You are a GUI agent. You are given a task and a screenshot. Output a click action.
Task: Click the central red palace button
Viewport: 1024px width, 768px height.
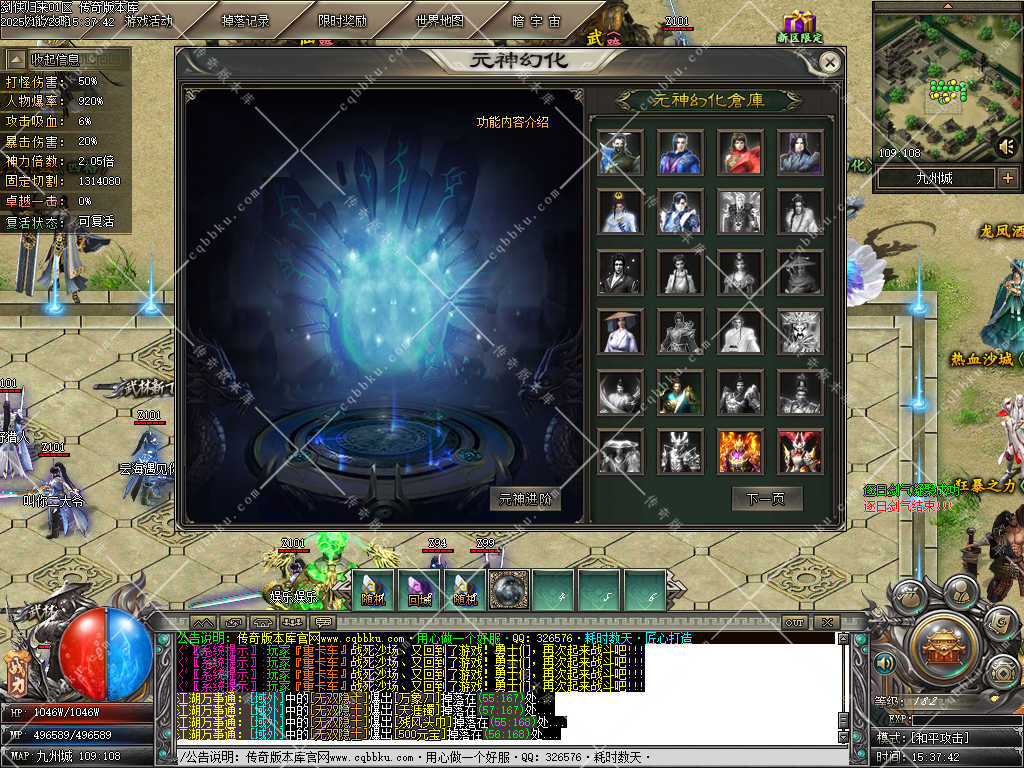[940, 647]
